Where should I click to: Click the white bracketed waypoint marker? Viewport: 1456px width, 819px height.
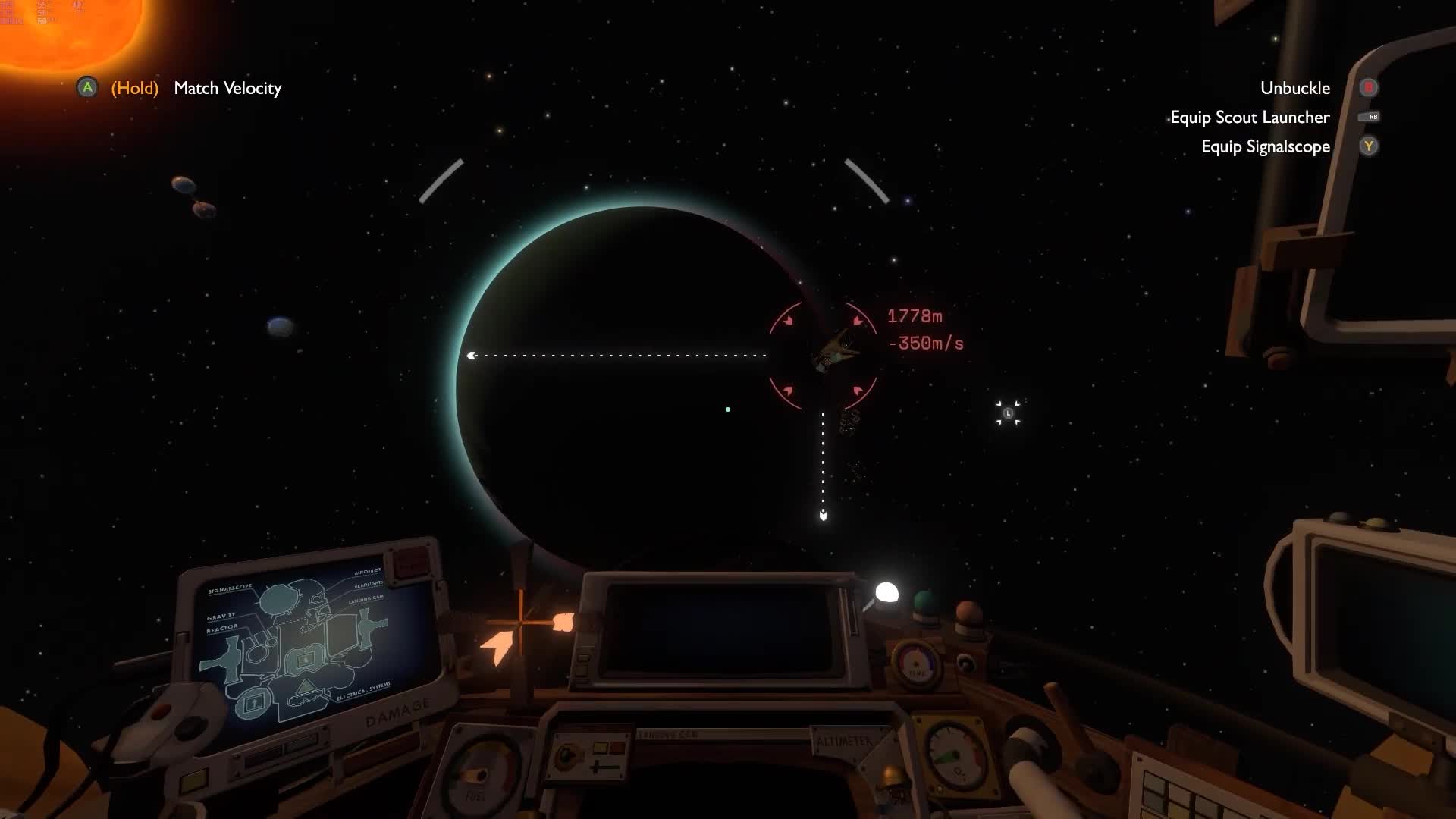1008,413
